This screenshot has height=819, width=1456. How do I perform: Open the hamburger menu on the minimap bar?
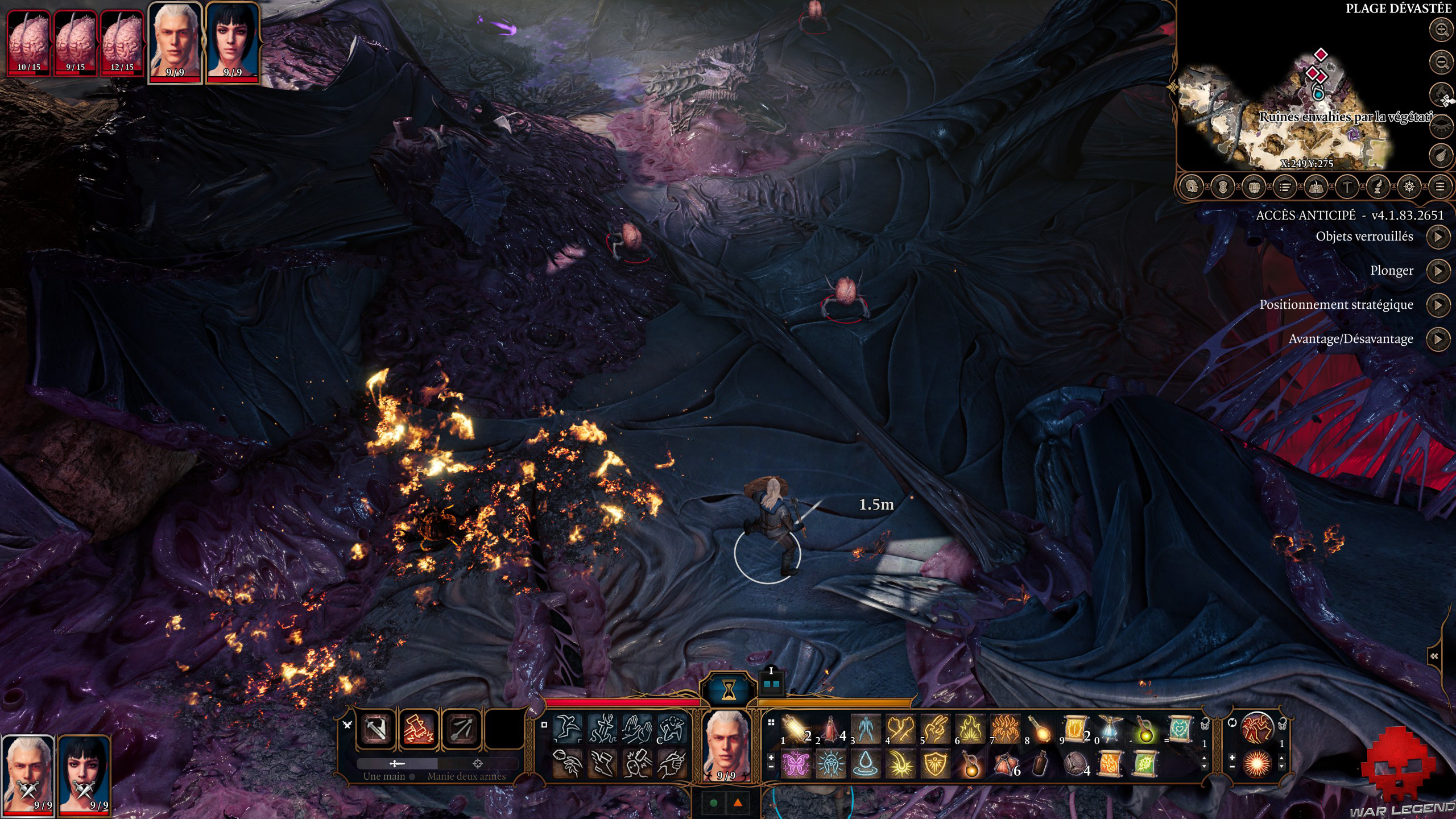coord(1440,187)
